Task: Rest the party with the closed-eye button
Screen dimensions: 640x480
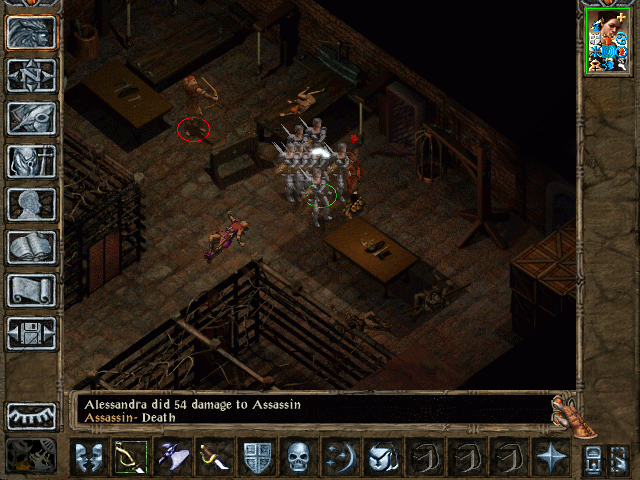Action: [32, 415]
